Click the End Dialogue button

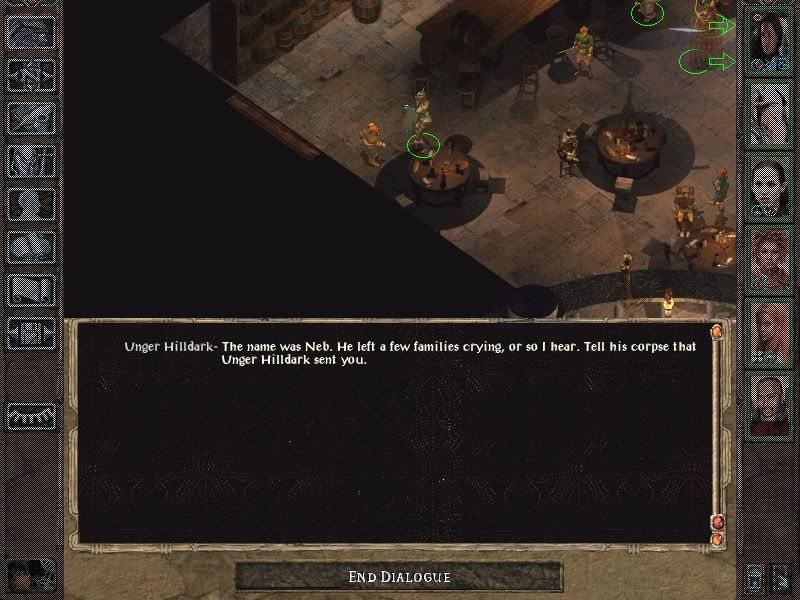[399, 577]
